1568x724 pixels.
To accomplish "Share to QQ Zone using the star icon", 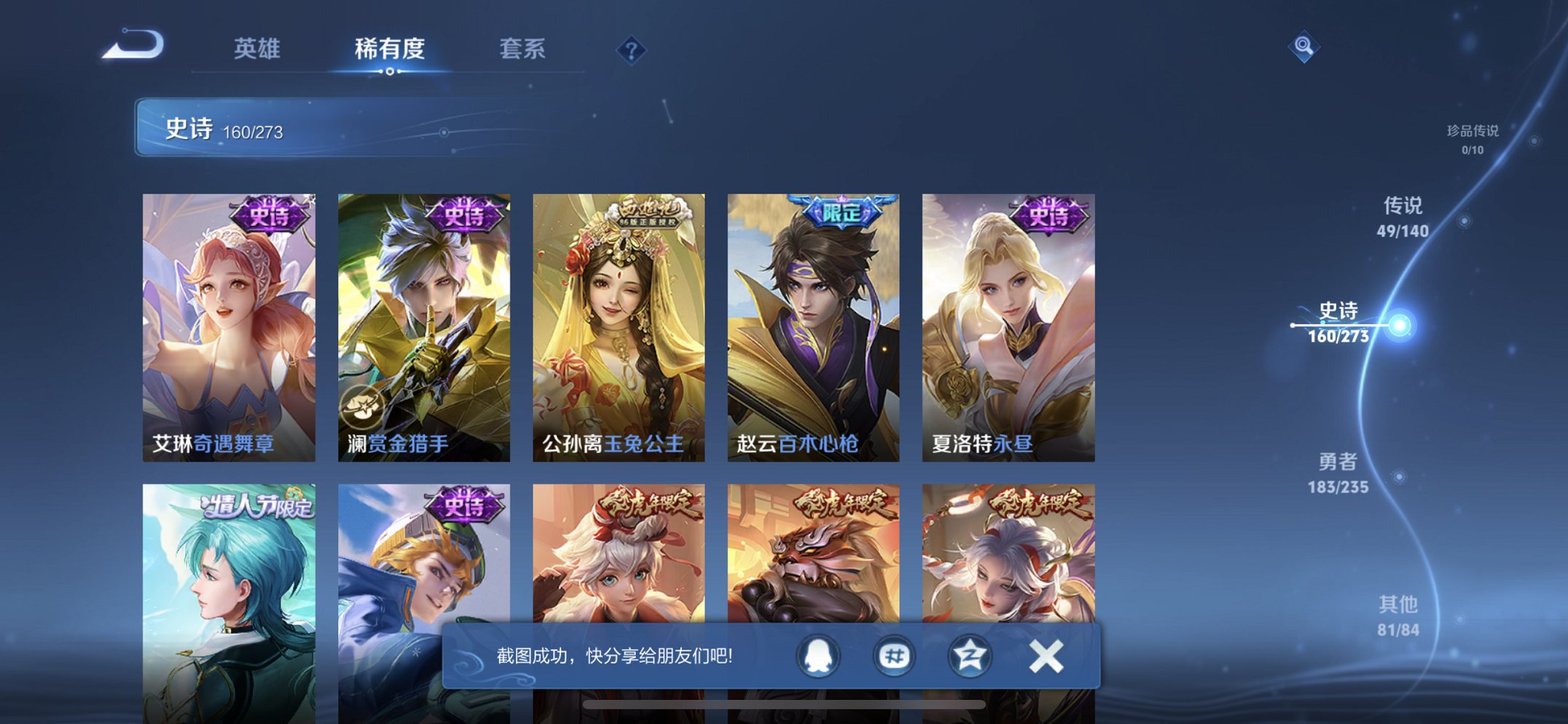I will (969, 655).
